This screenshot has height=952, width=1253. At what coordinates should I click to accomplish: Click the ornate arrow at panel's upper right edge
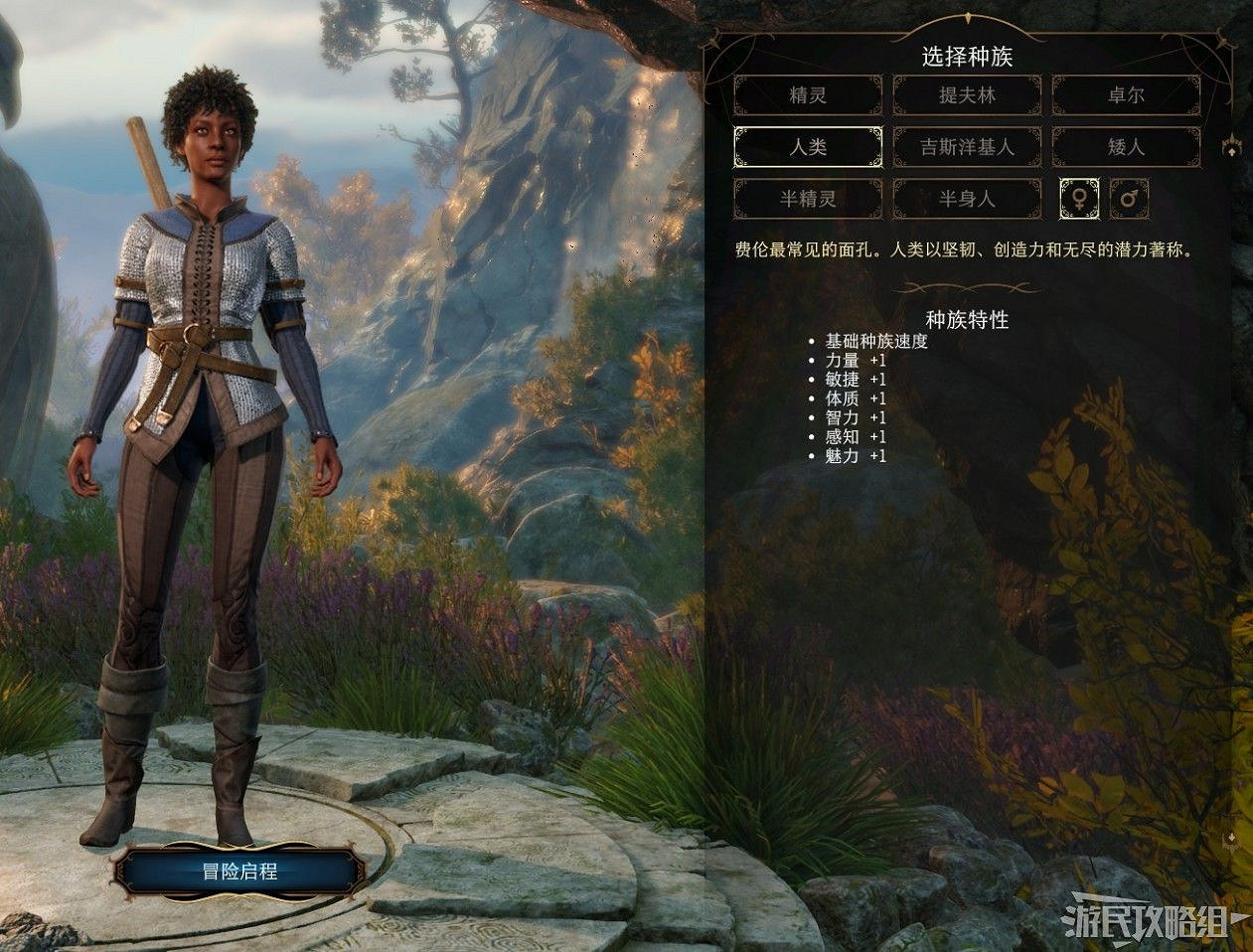click(1232, 147)
